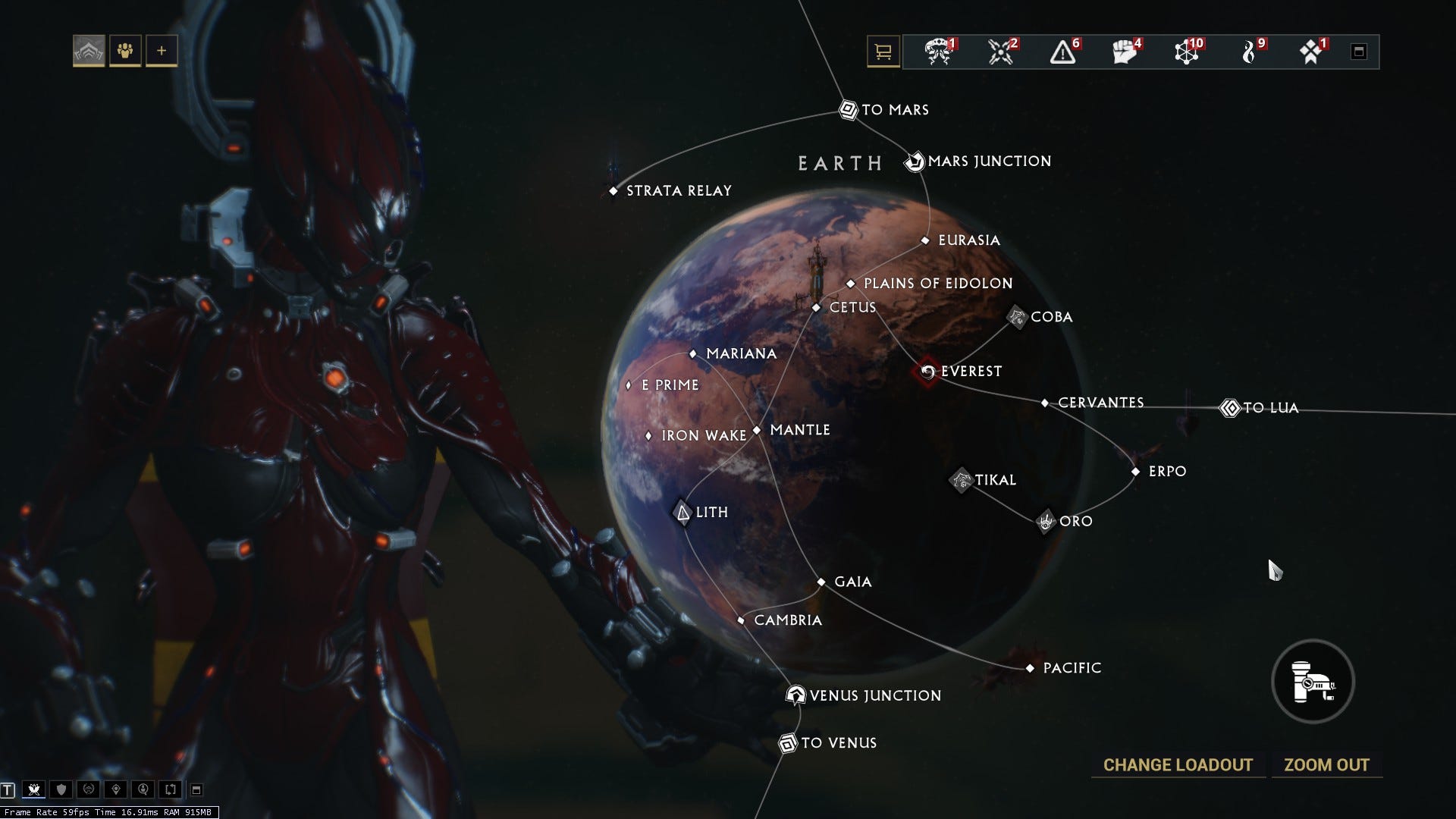1456x819 pixels.
Task: Select the Lith mission node
Action: point(683,513)
